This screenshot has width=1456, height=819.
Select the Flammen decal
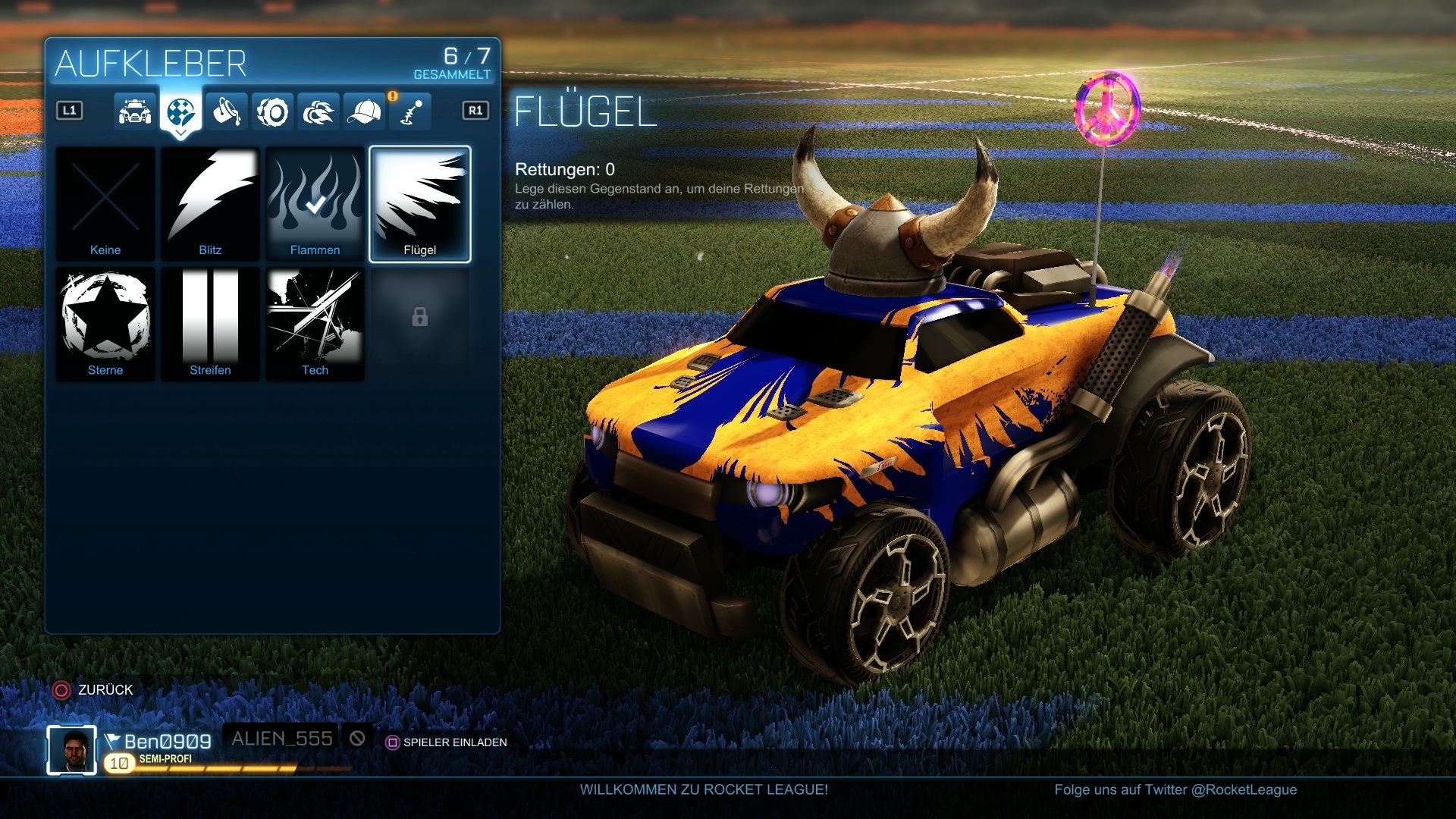tap(315, 202)
